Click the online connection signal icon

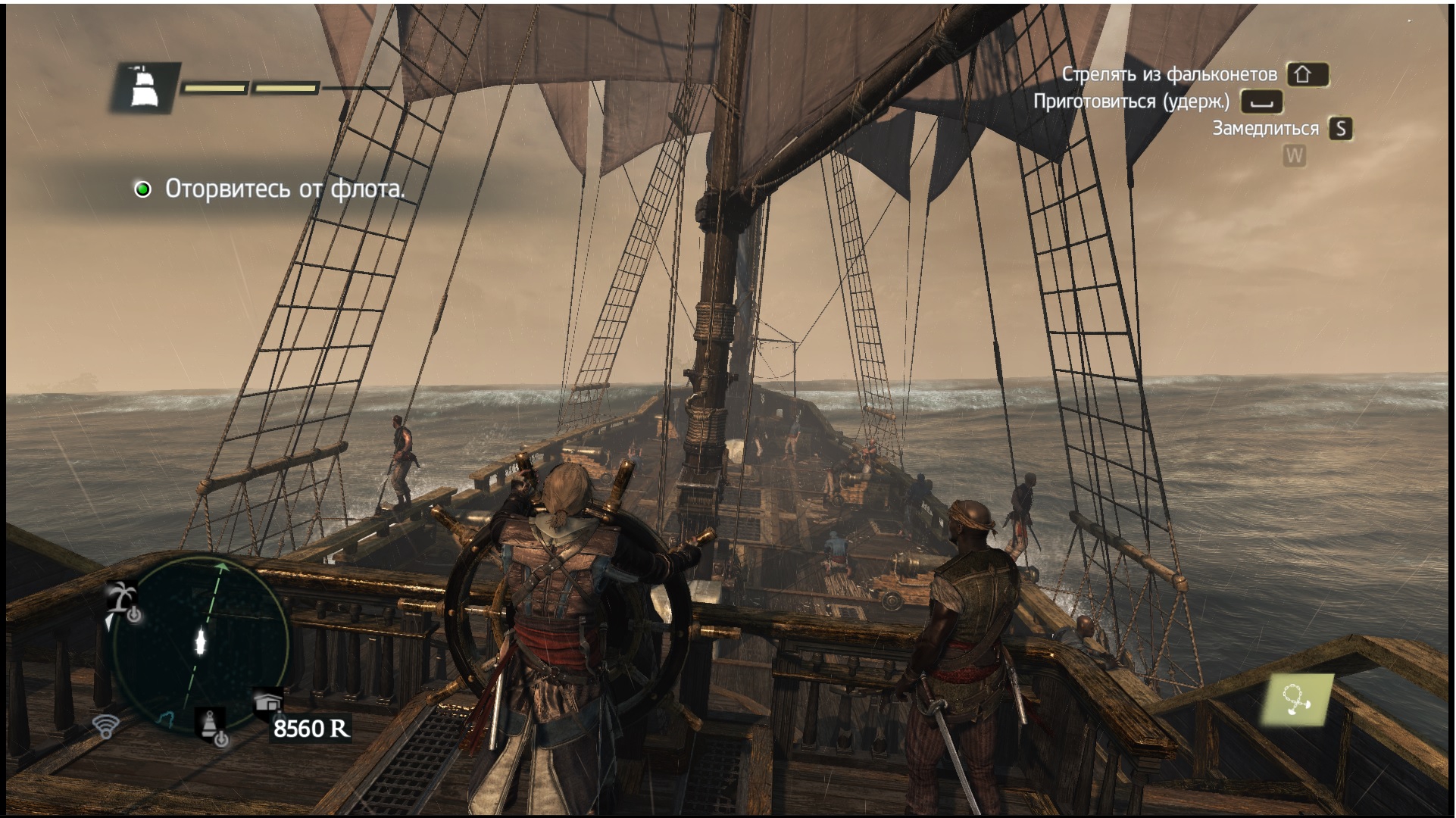click(x=106, y=725)
